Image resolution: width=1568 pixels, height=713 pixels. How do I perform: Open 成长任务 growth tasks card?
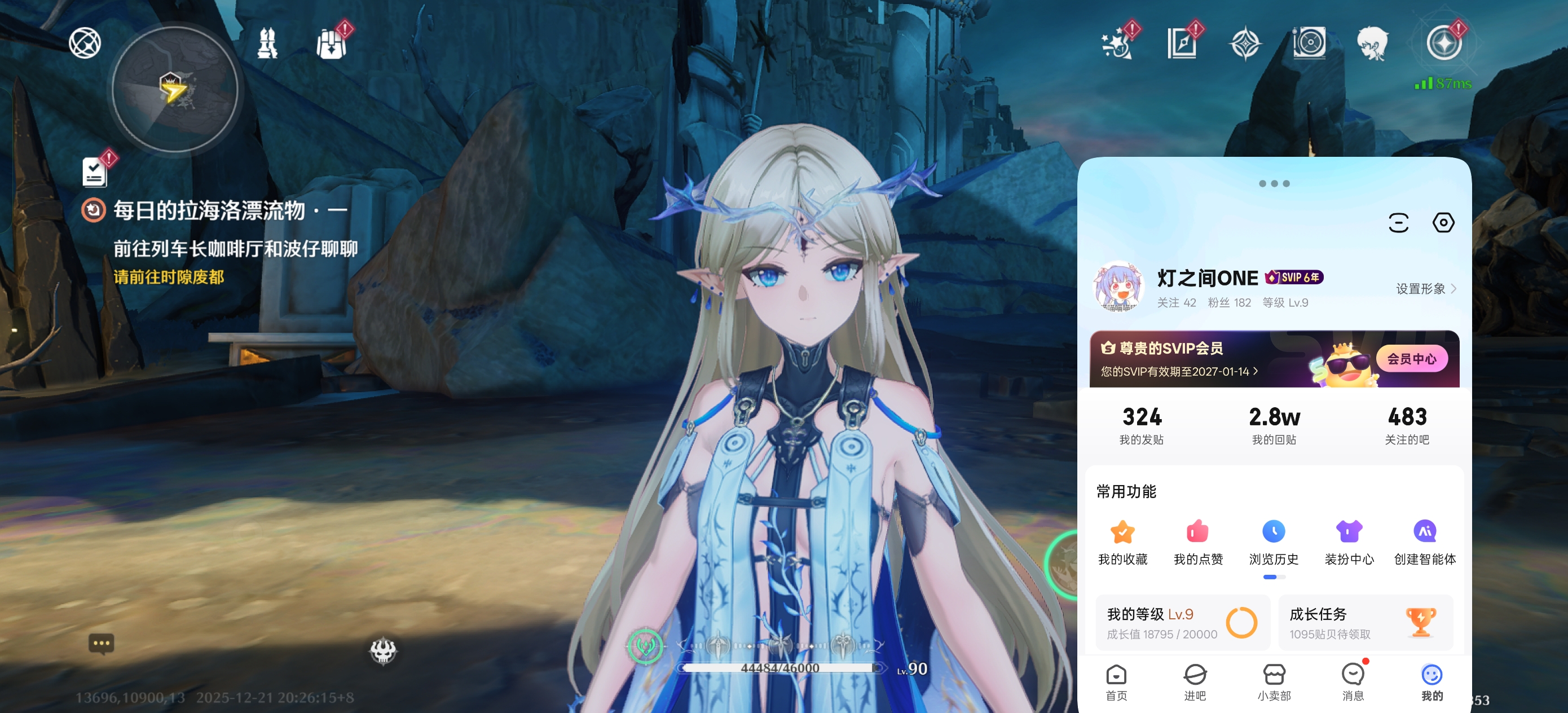[1366, 622]
